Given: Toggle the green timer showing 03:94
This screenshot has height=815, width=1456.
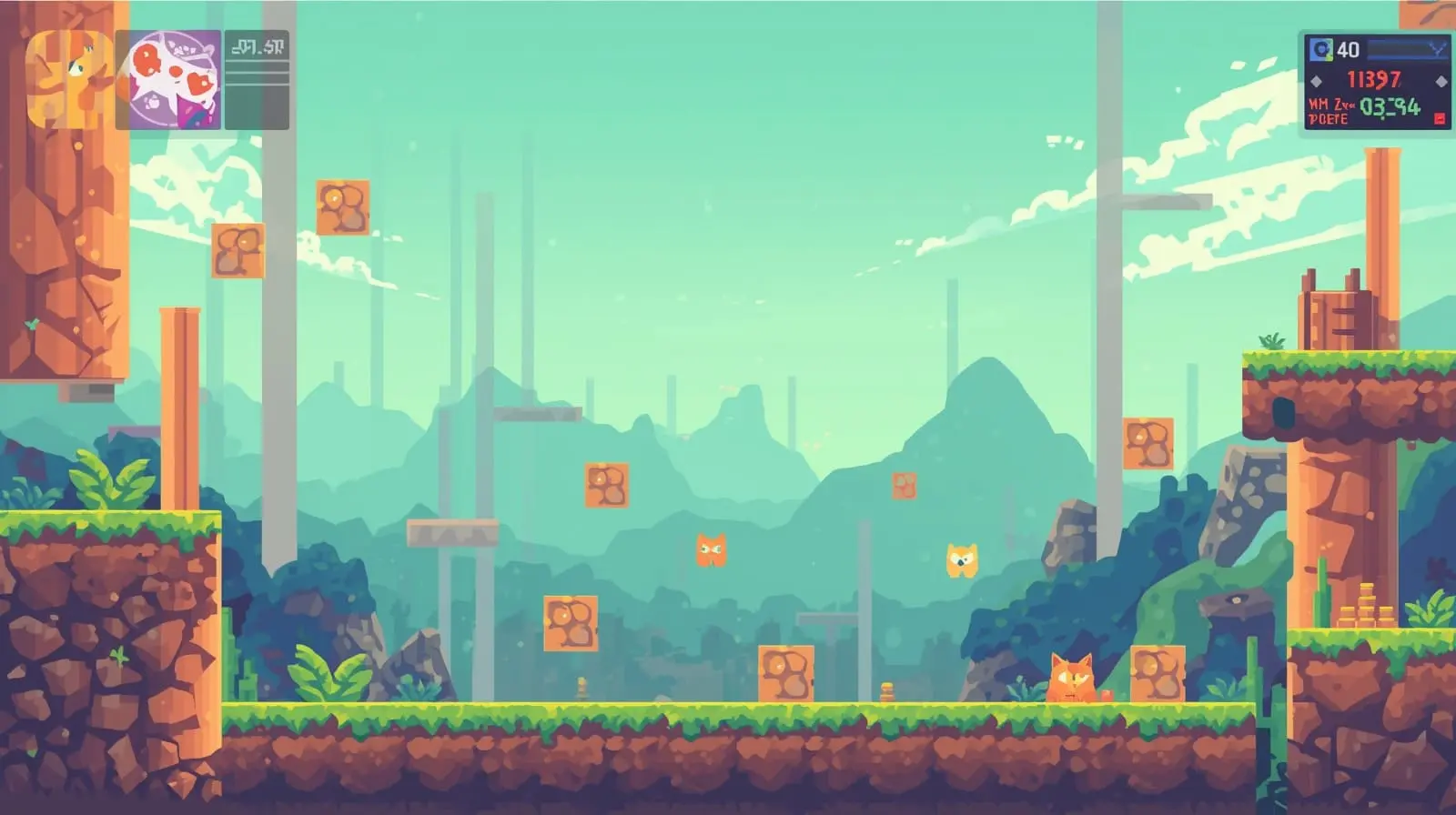Looking at the screenshot, I should (1390, 106).
